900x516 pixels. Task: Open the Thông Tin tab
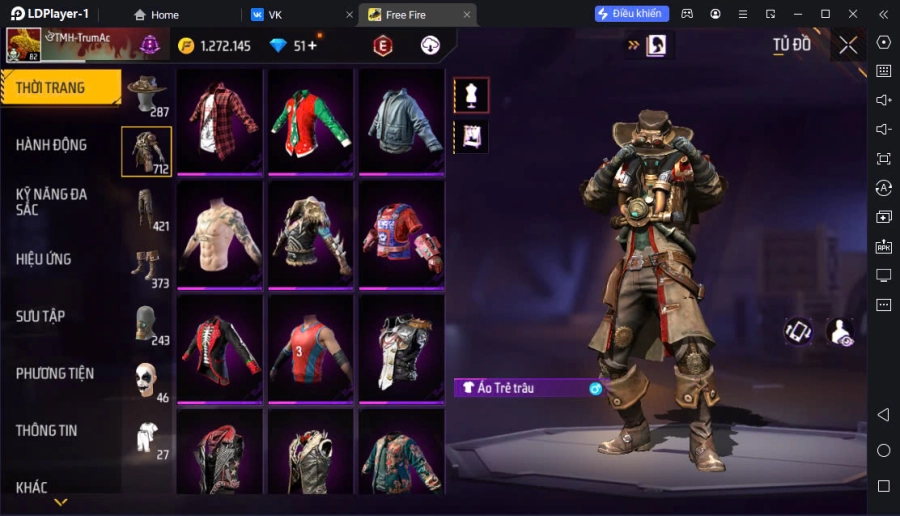click(x=47, y=430)
